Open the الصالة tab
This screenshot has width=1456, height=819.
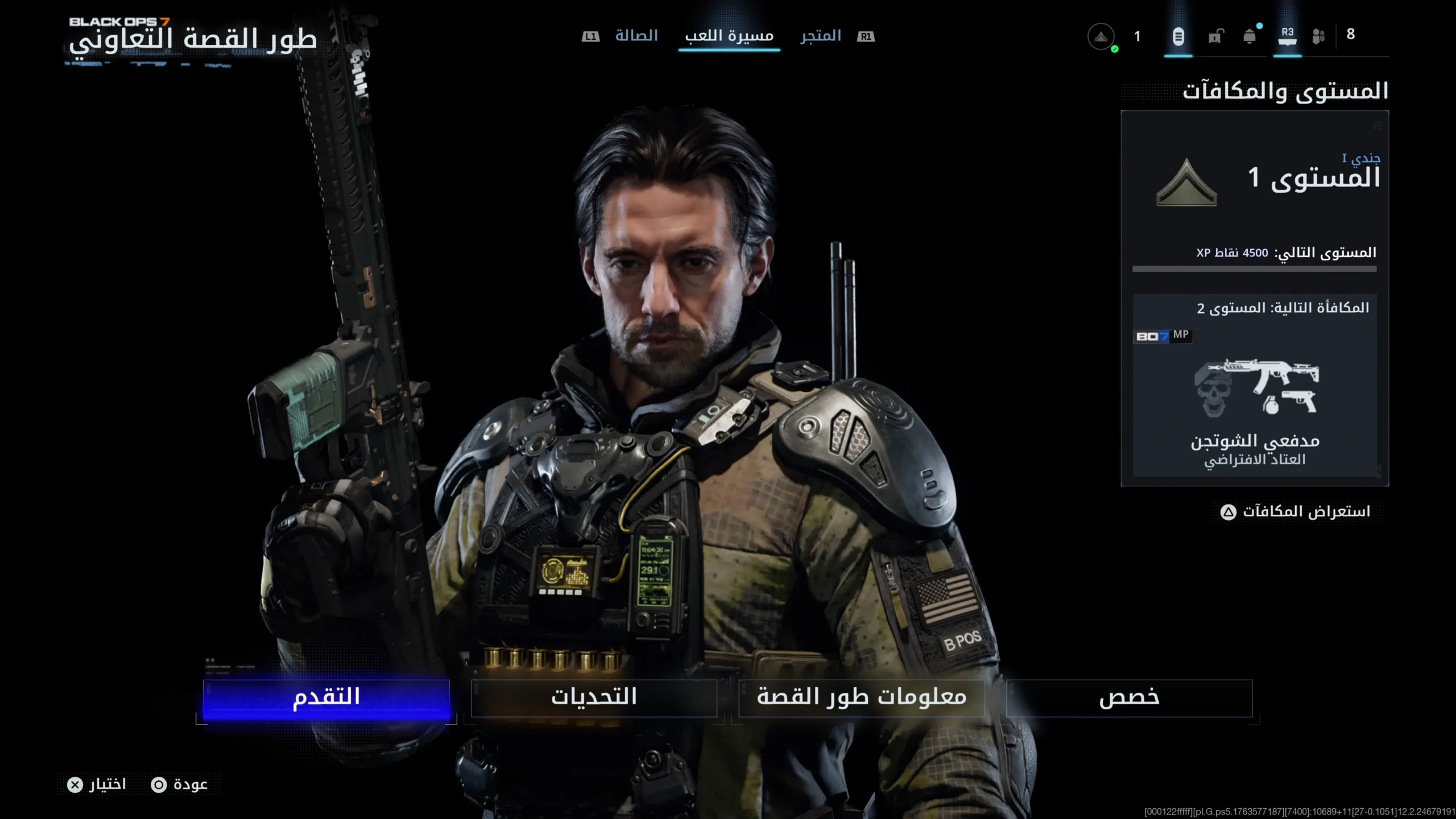[x=637, y=35]
